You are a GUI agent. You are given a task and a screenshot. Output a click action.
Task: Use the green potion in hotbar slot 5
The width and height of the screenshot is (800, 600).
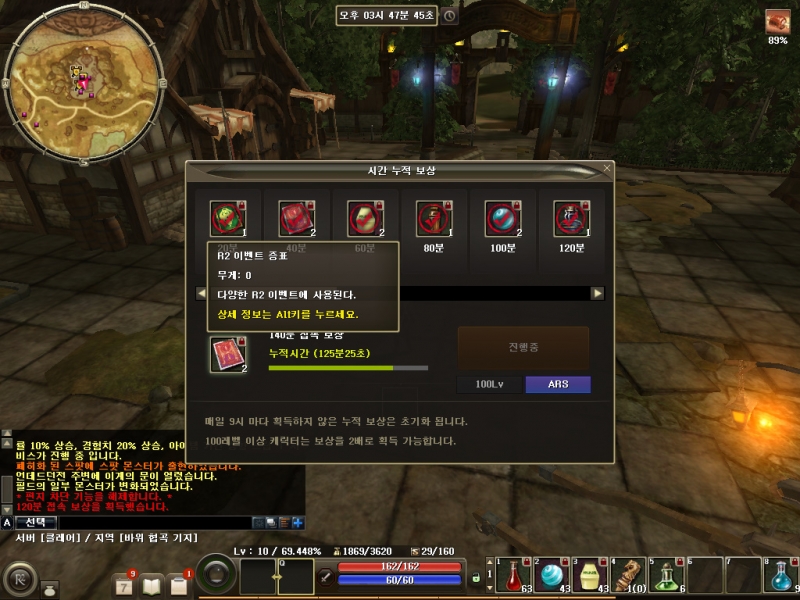(x=666, y=576)
